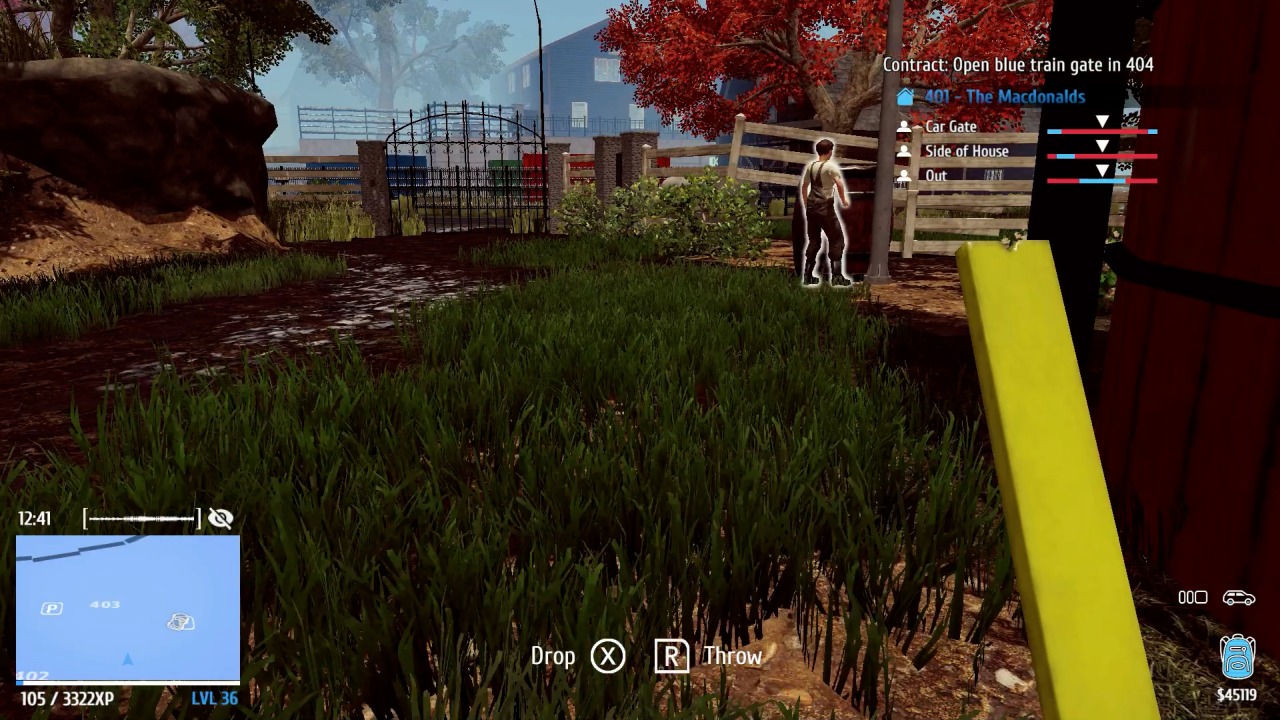Click the red-blue Out schedule bar
Image resolution: width=1280 pixels, height=720 pixels.
[1103, 182]
